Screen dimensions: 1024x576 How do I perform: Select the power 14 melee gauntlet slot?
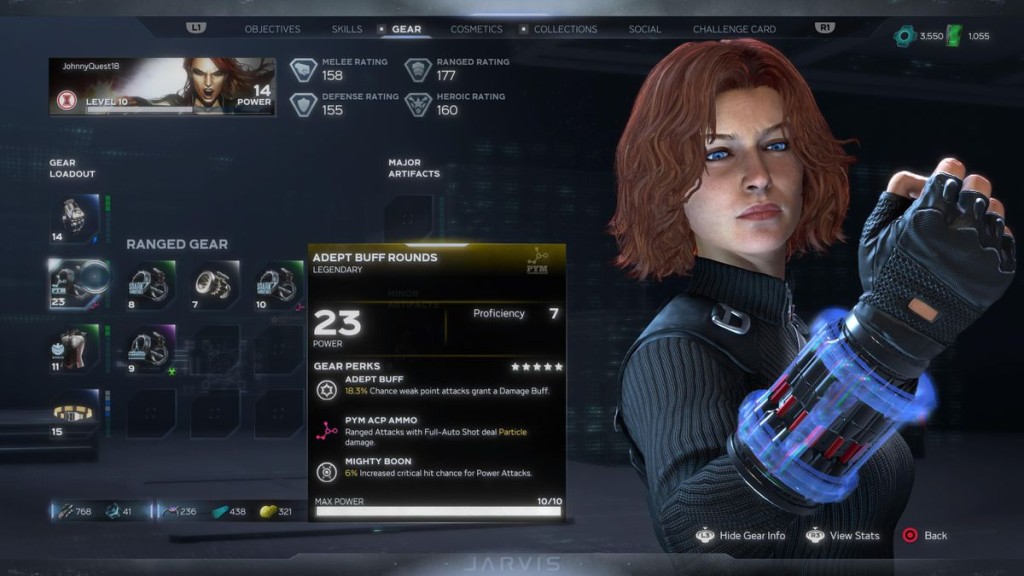click(x=74, y=218)
